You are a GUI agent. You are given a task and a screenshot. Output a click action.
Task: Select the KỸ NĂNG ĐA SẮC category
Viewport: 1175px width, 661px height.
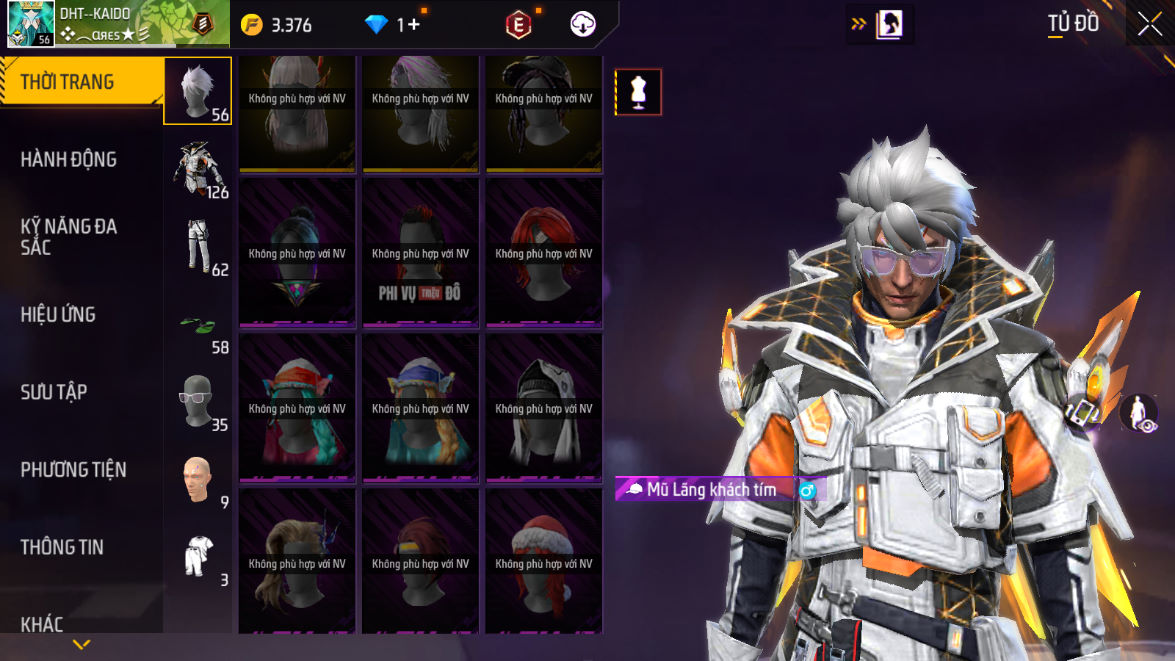click(x=68, y=236)
